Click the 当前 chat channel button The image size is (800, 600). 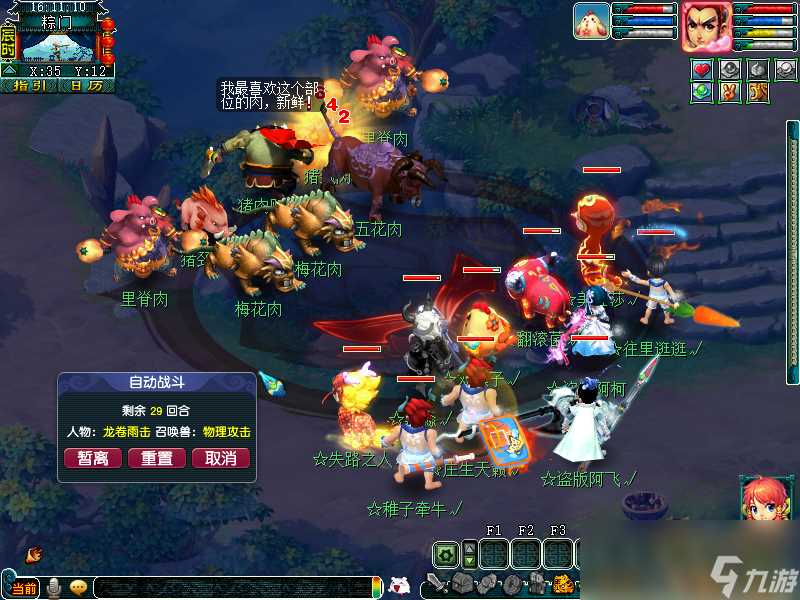[25, 588]
